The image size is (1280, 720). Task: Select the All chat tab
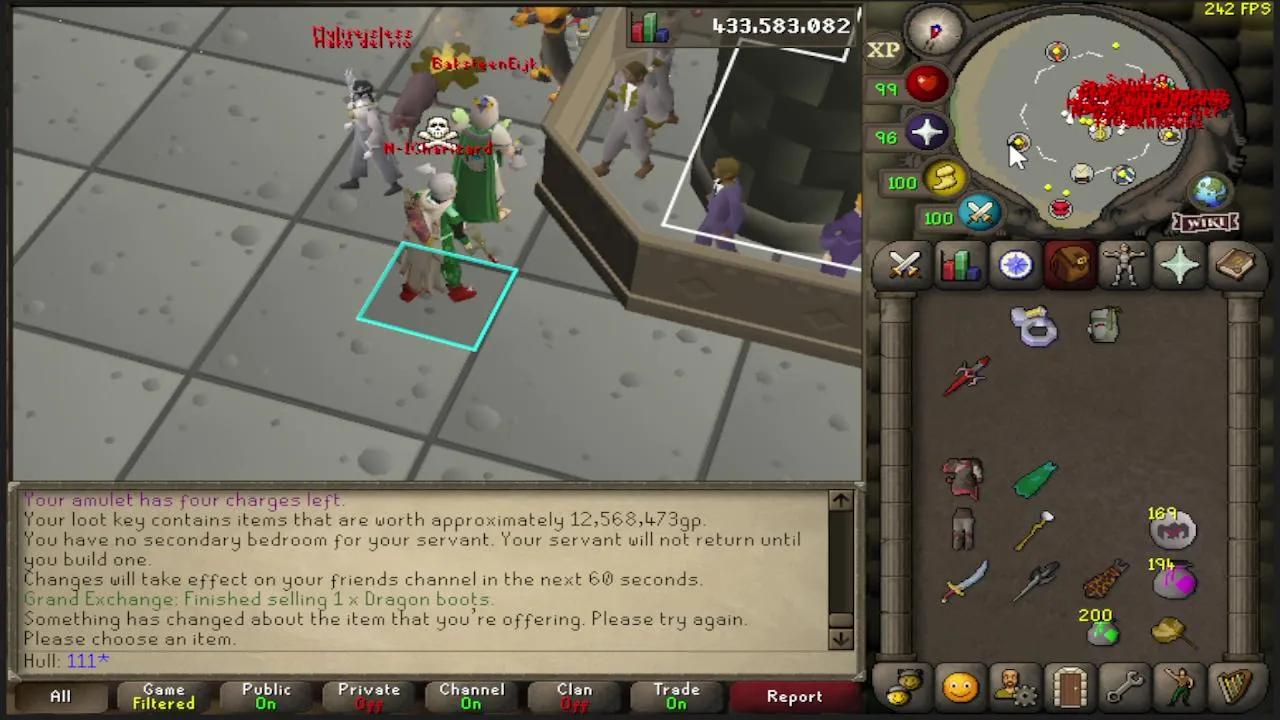(x=60, y=696)
